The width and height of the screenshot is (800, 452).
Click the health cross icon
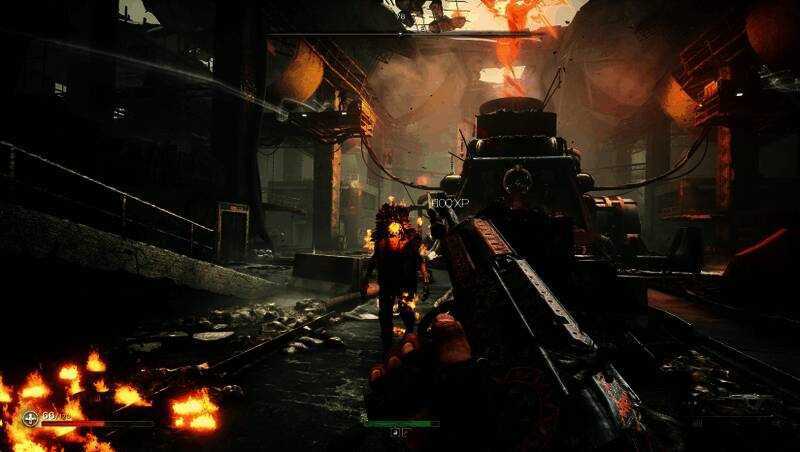click(x=30, y=417)
